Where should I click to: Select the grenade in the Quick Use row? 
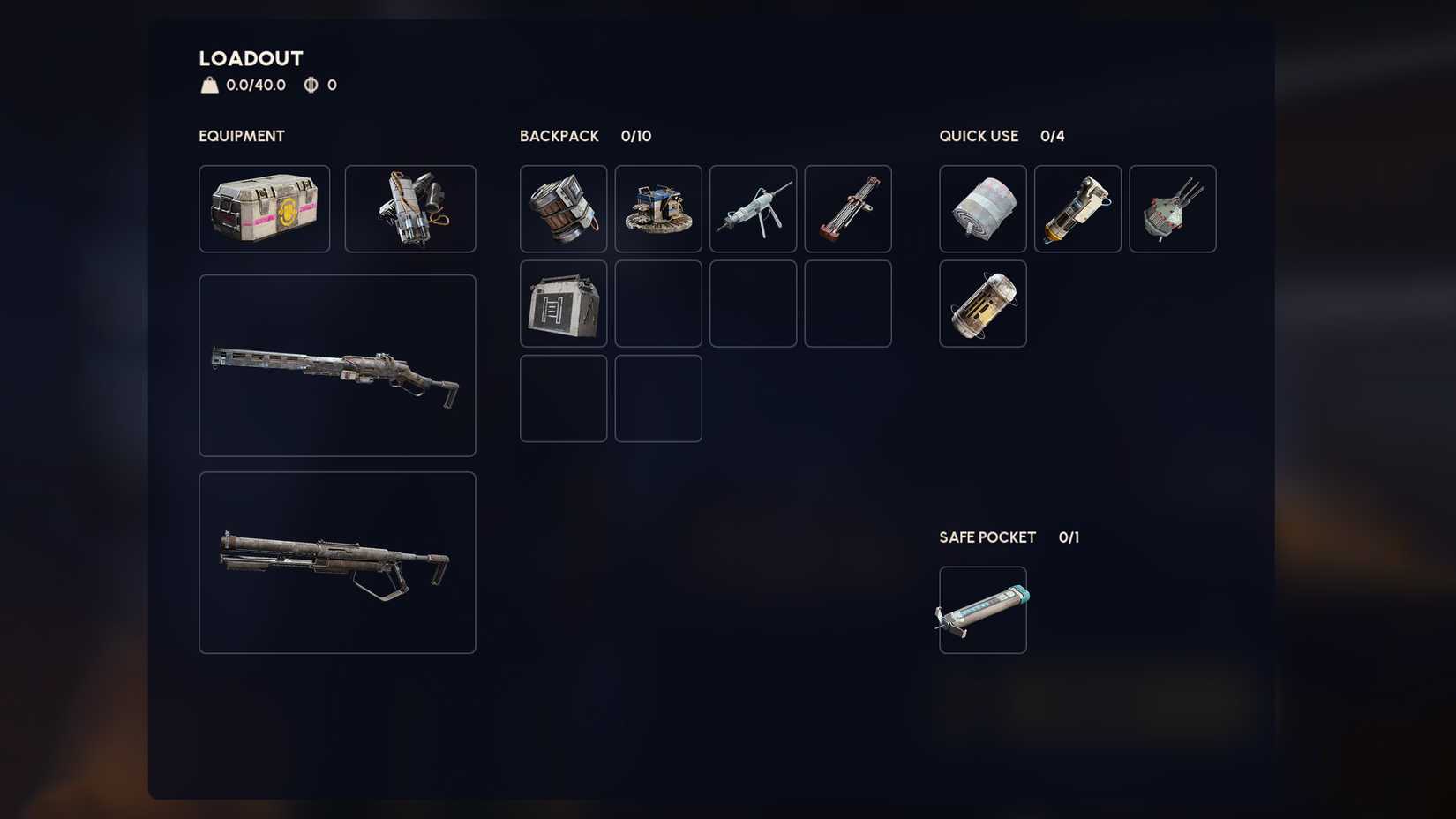[1077, 208]
